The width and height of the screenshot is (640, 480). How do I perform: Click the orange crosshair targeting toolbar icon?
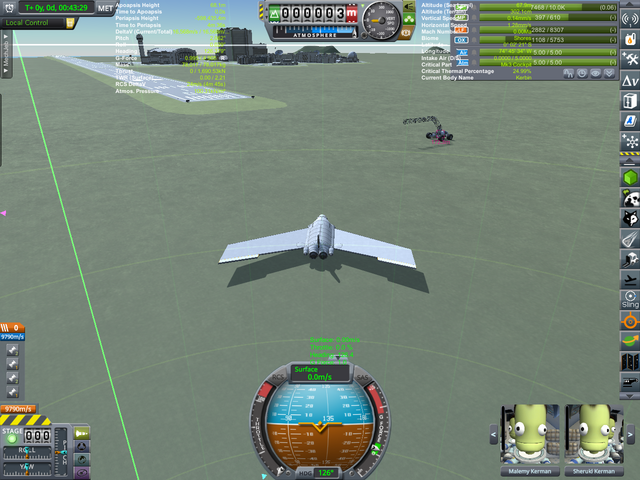(x=629, y=321)
